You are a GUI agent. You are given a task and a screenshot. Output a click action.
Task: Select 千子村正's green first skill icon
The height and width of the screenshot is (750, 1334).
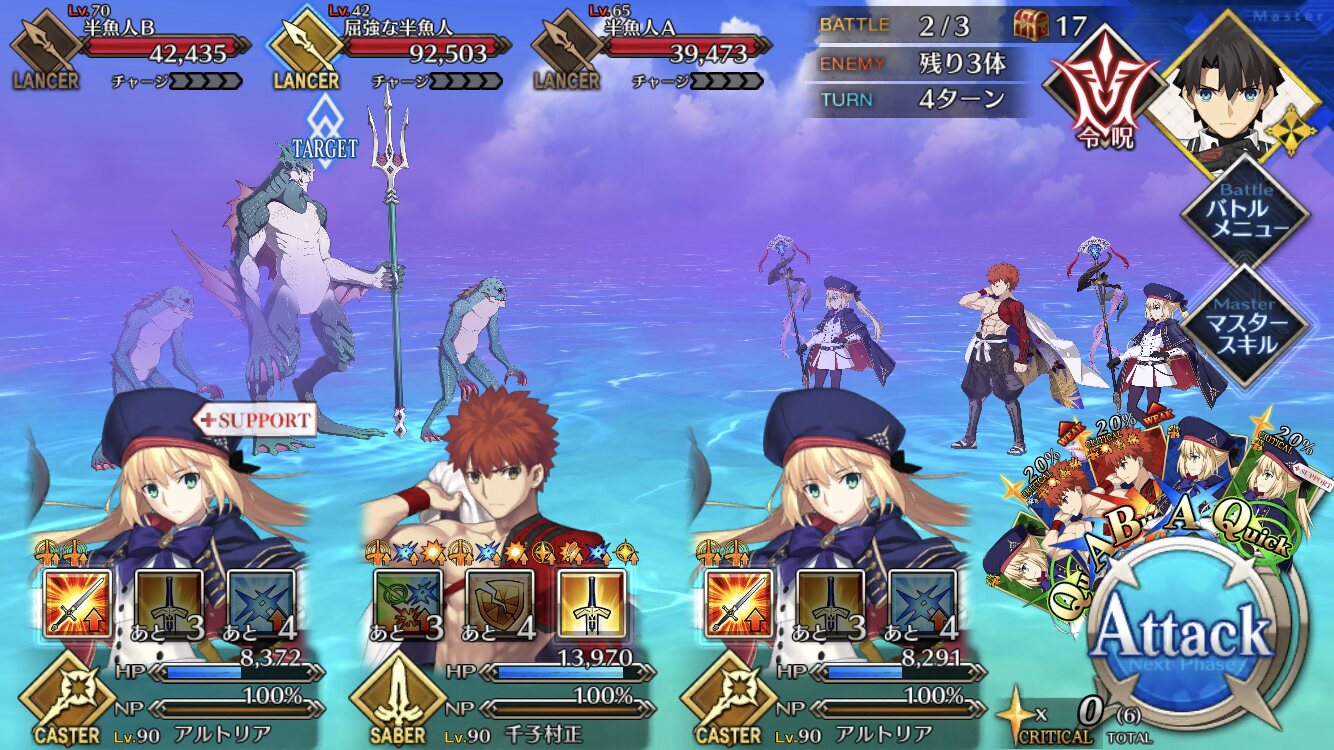click(406, 604)
